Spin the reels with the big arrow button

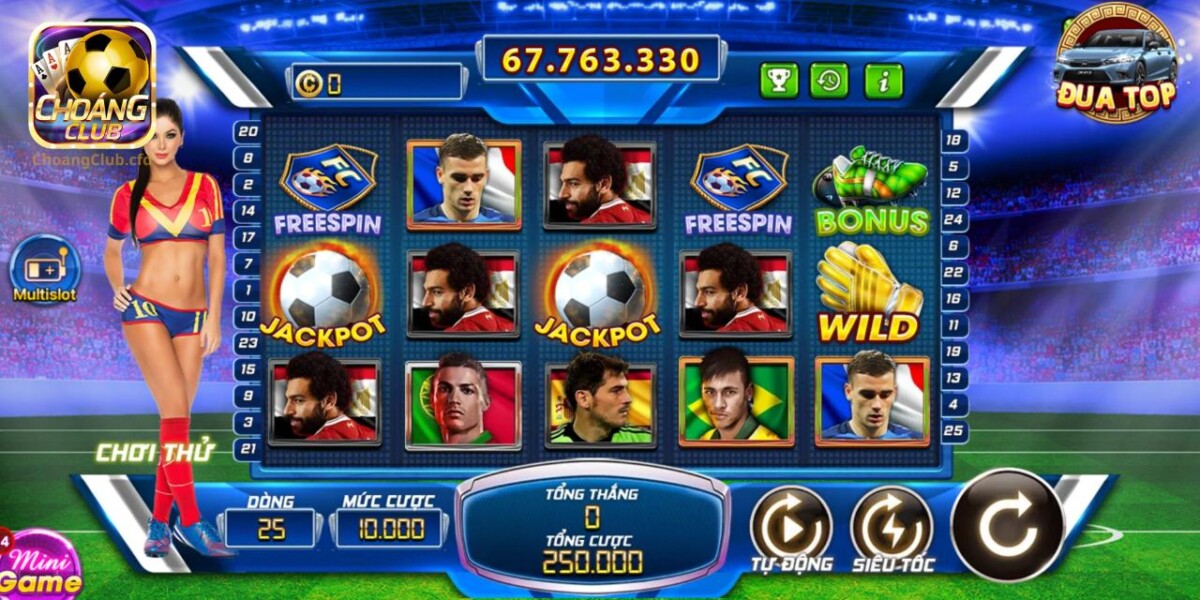tap(1007, 524)
